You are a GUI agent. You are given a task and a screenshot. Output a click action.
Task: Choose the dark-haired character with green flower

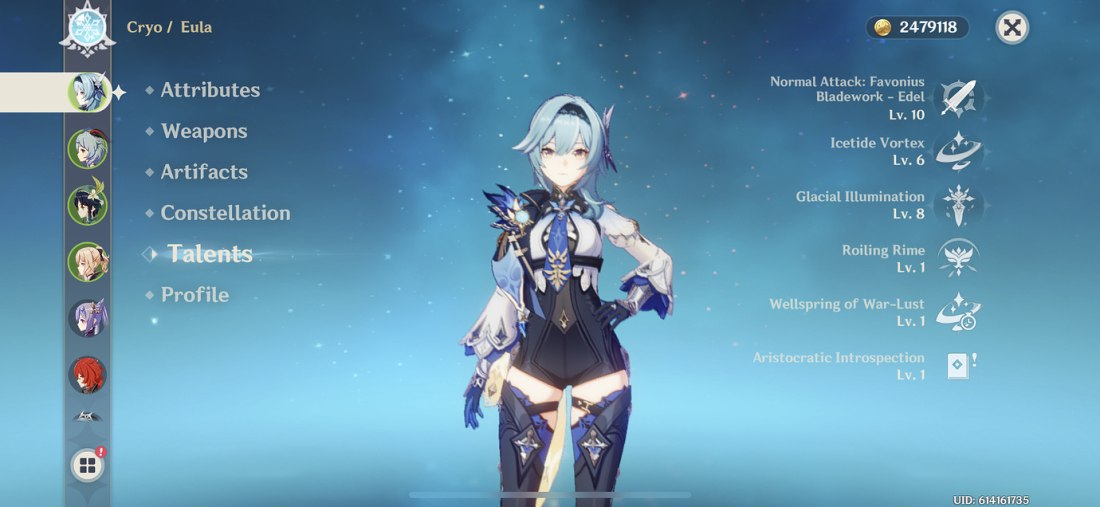click(x=87, y=205)
